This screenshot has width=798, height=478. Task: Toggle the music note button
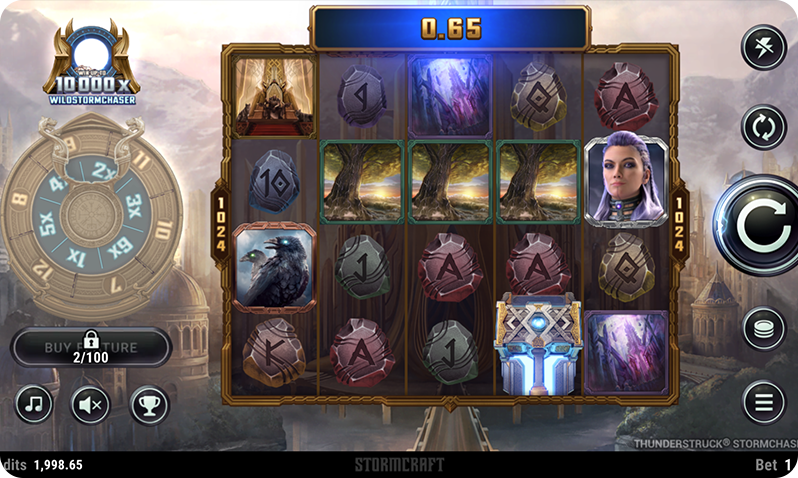click(35, 404)
